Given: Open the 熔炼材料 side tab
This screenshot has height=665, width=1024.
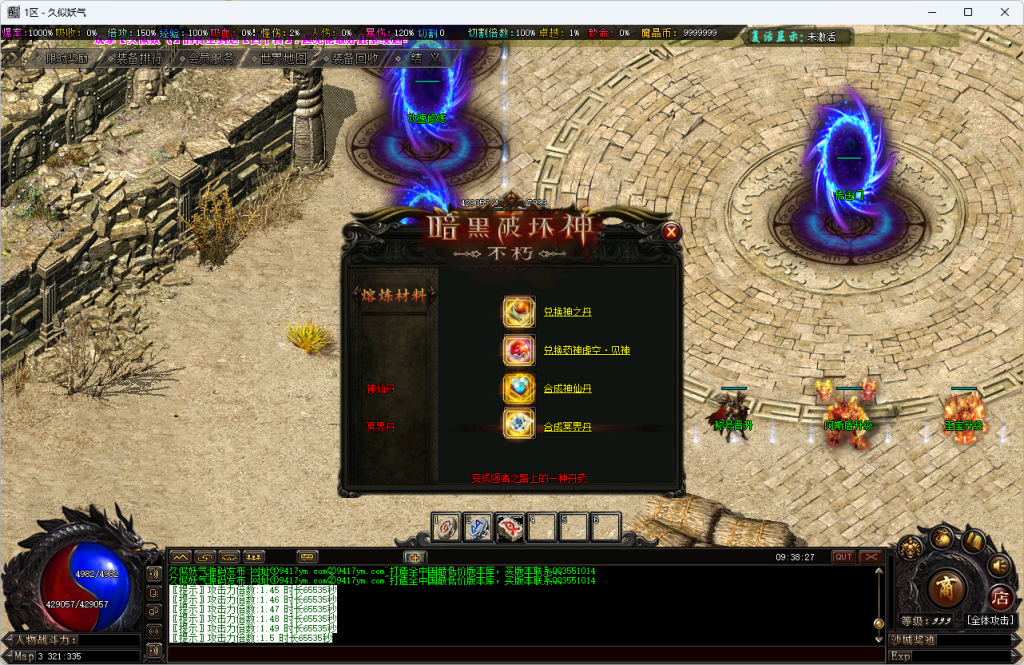Looking at the screenshot, I should (398, 295).
